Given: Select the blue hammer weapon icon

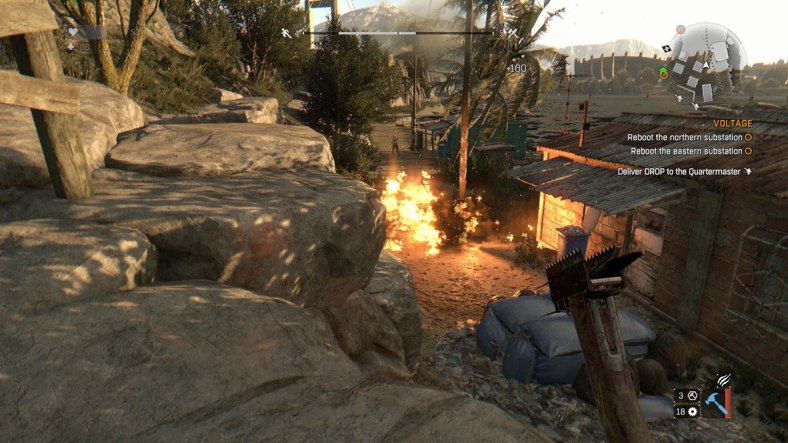Looking at the screenshot, I should 716,402.
